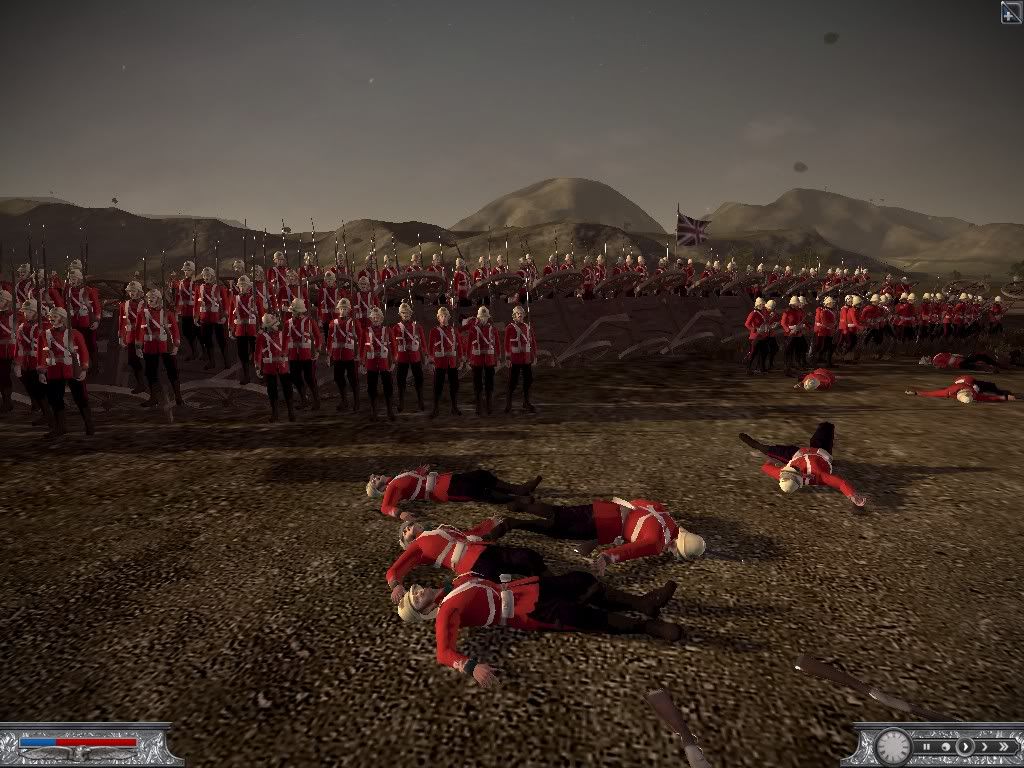Pause the battle

pyautogui.click(x=926, y=747)
